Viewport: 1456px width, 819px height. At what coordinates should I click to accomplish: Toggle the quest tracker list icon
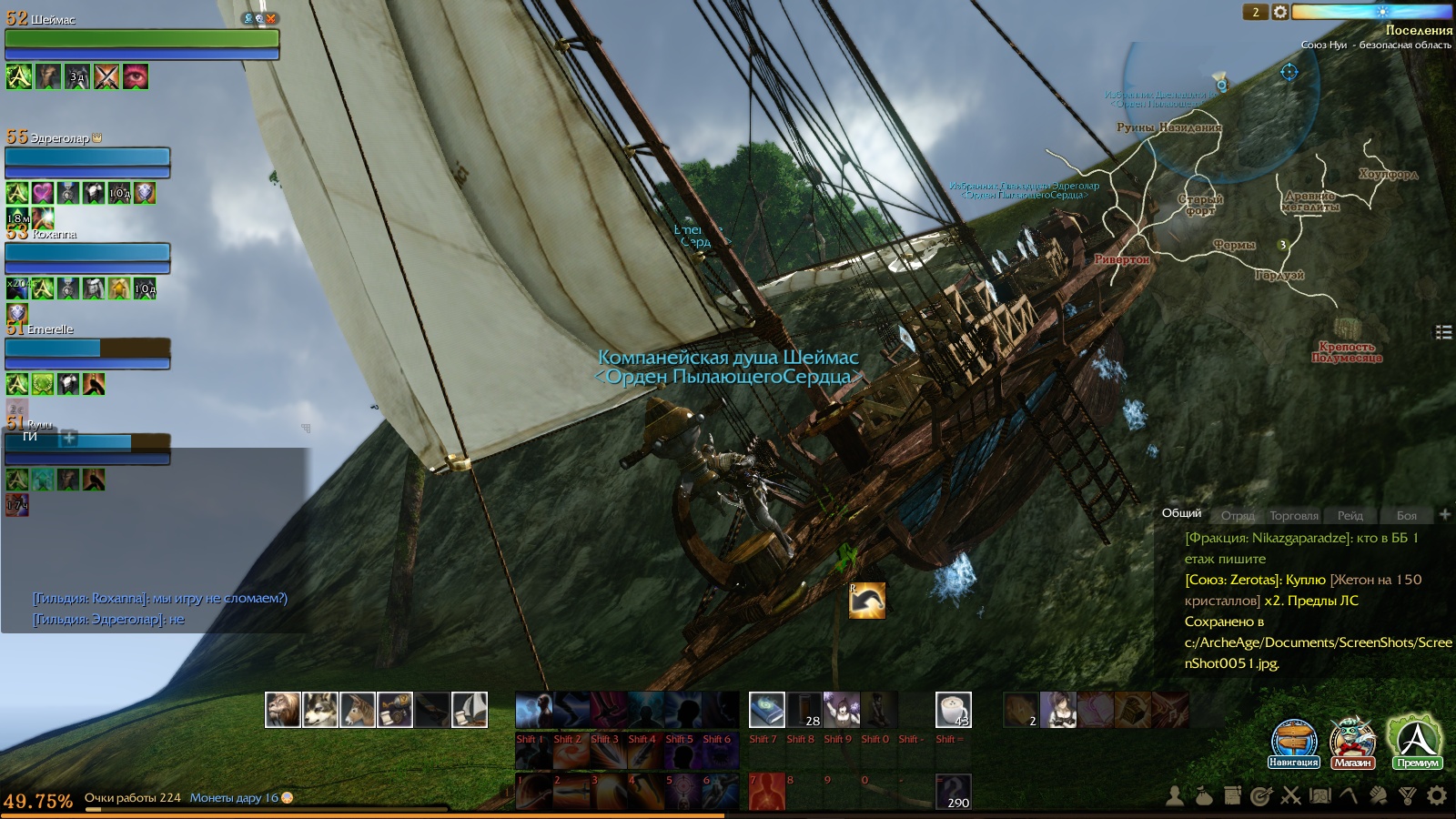pos(1443,332)
